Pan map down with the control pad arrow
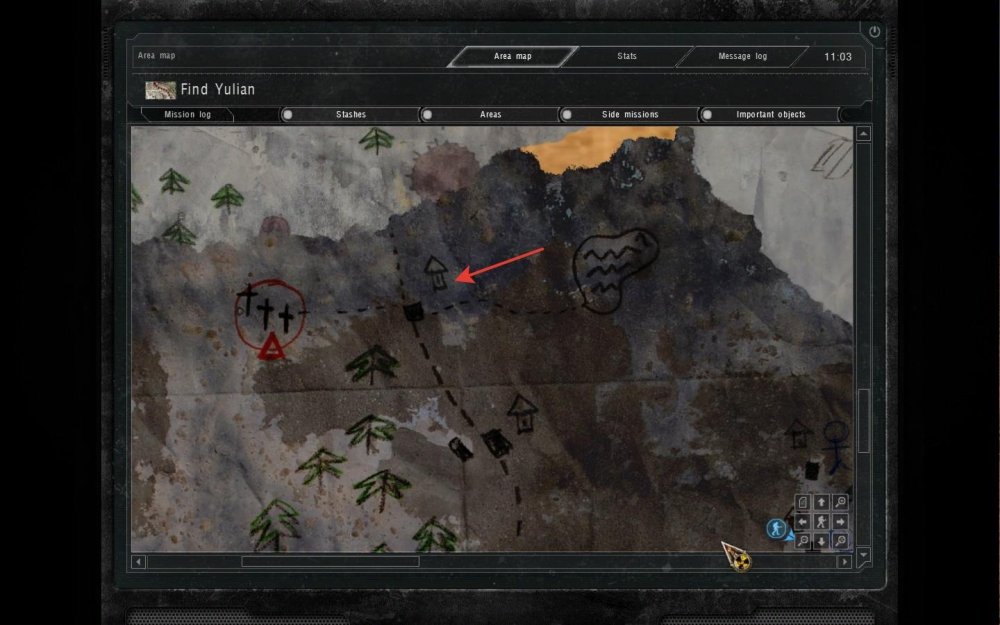Screen dimensions: 1000x625 [x=821, y=541]
